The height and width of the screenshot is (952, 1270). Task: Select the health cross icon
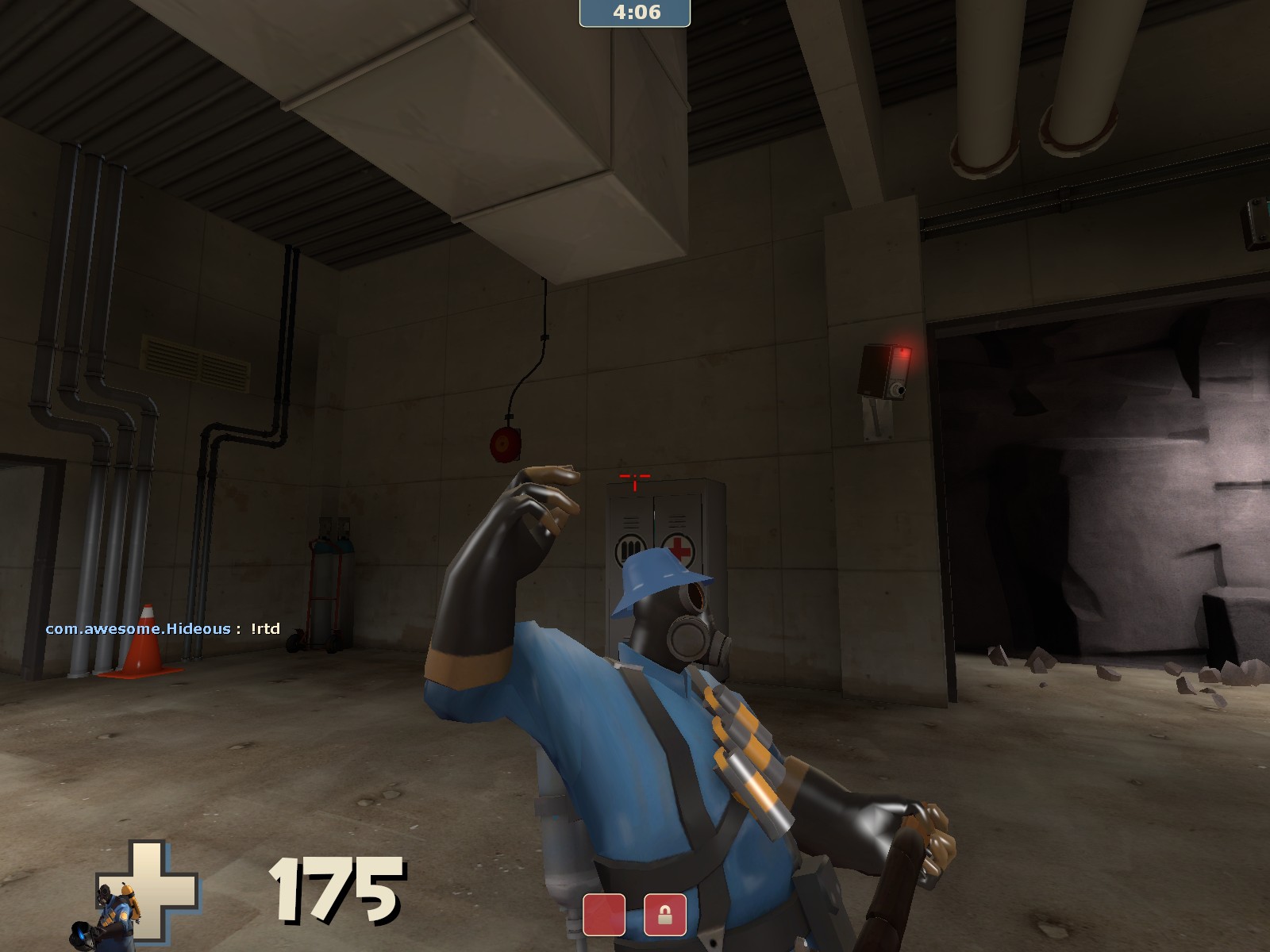pos(157,882)
